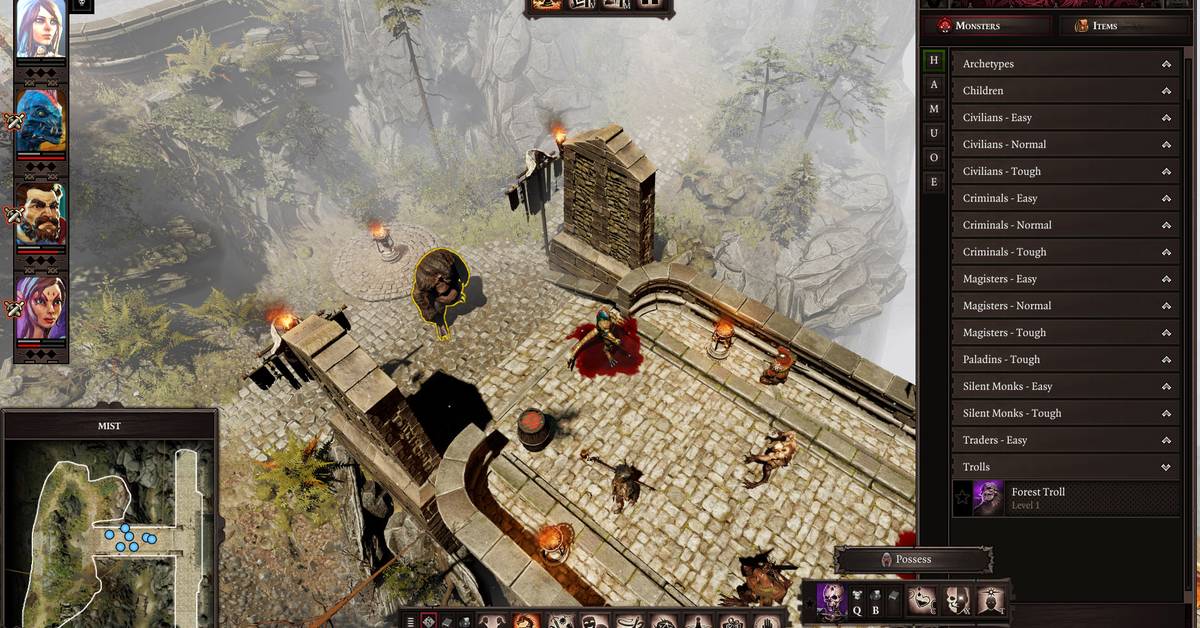Expand the Archetypes category
The width and height of the screenshot is (1200, 628).
(1065, 64)
